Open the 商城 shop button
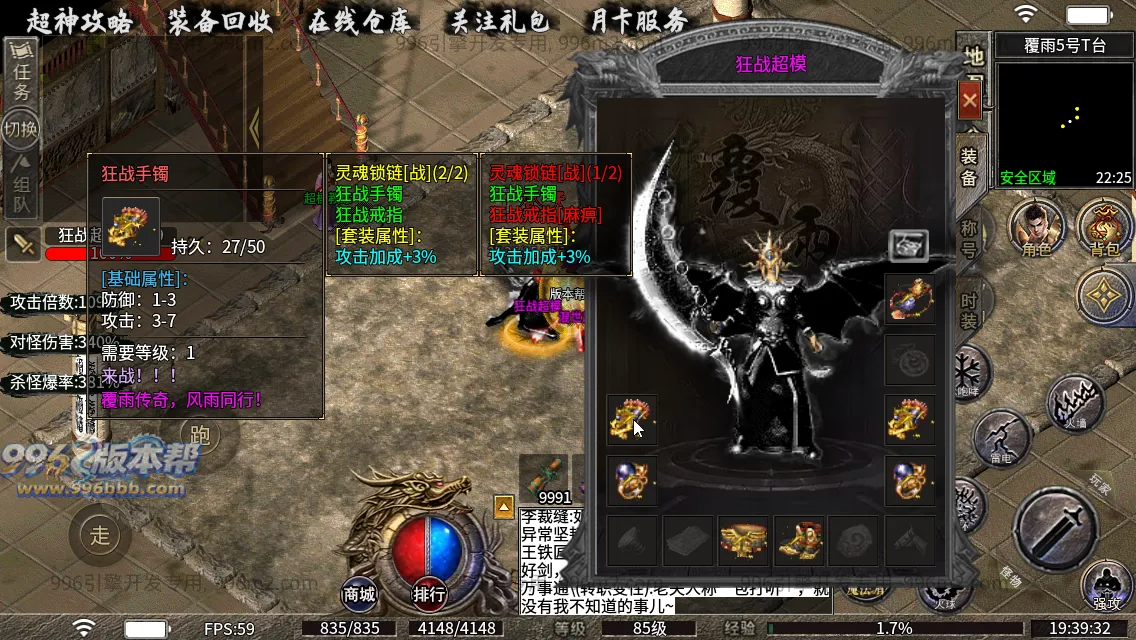The image size is (1136, 640). click(x=360, y=594)
